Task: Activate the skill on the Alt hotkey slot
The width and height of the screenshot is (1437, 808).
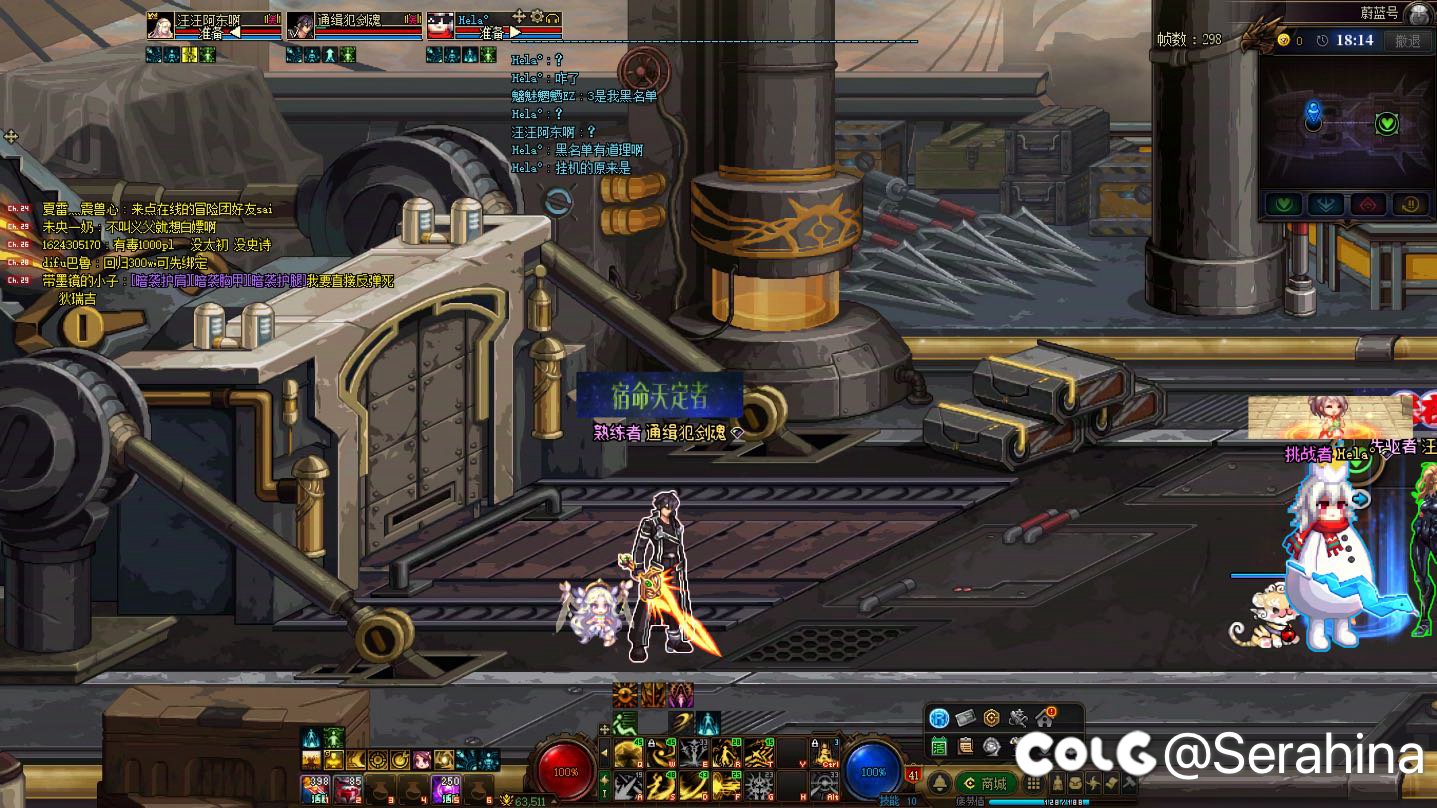Action: pyautogui.click(x=824, y=785)
